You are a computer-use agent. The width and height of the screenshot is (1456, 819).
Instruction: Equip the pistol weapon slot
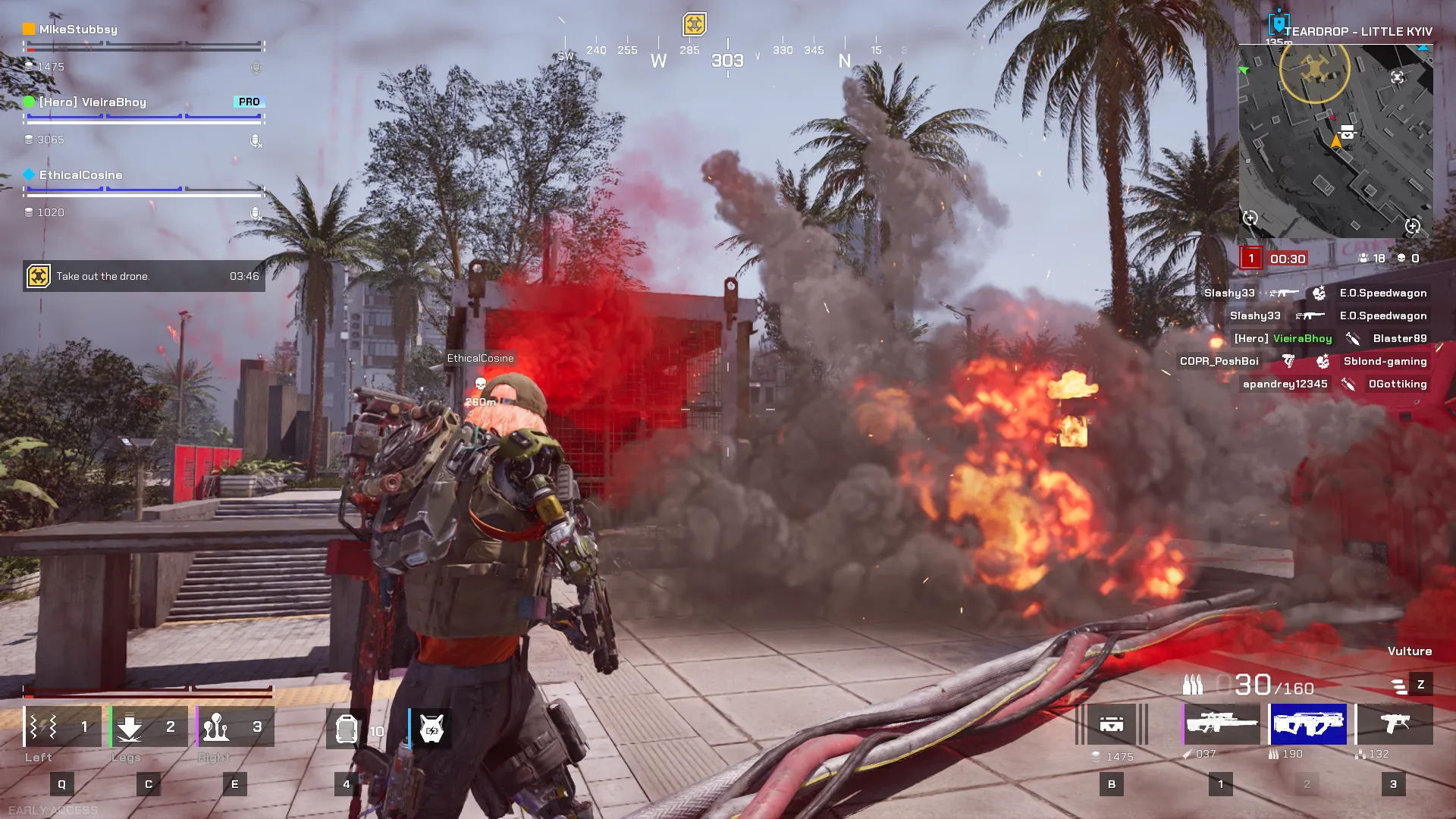click(1394, 724)
